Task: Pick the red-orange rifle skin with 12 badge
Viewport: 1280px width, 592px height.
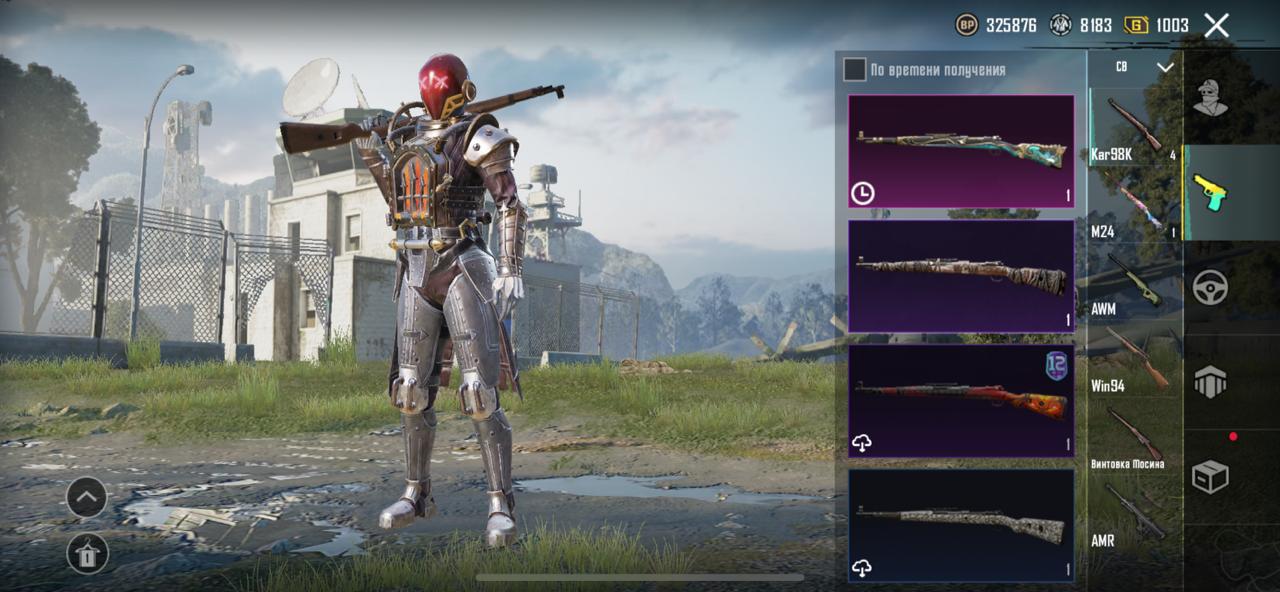Action: click(961, 401)
